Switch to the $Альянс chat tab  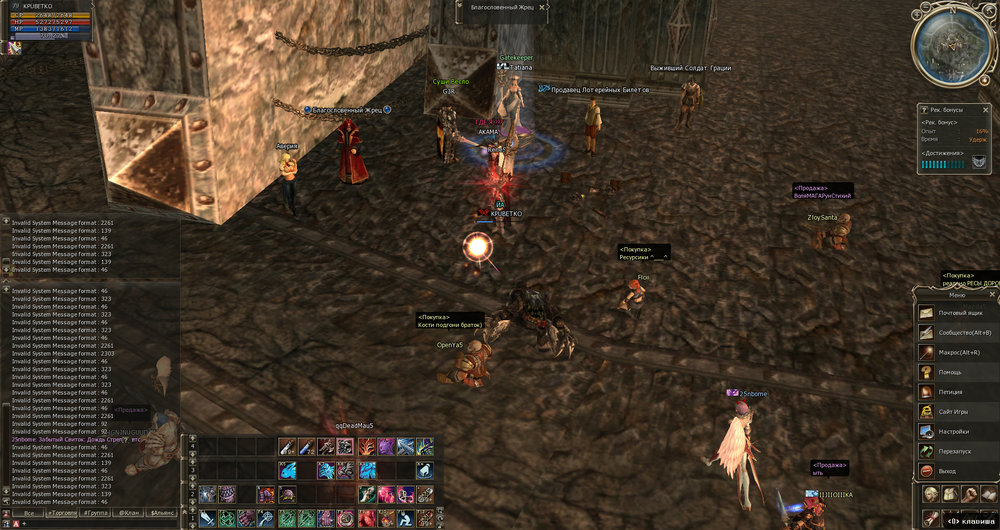pyautogui.click(x=161, y=512)
